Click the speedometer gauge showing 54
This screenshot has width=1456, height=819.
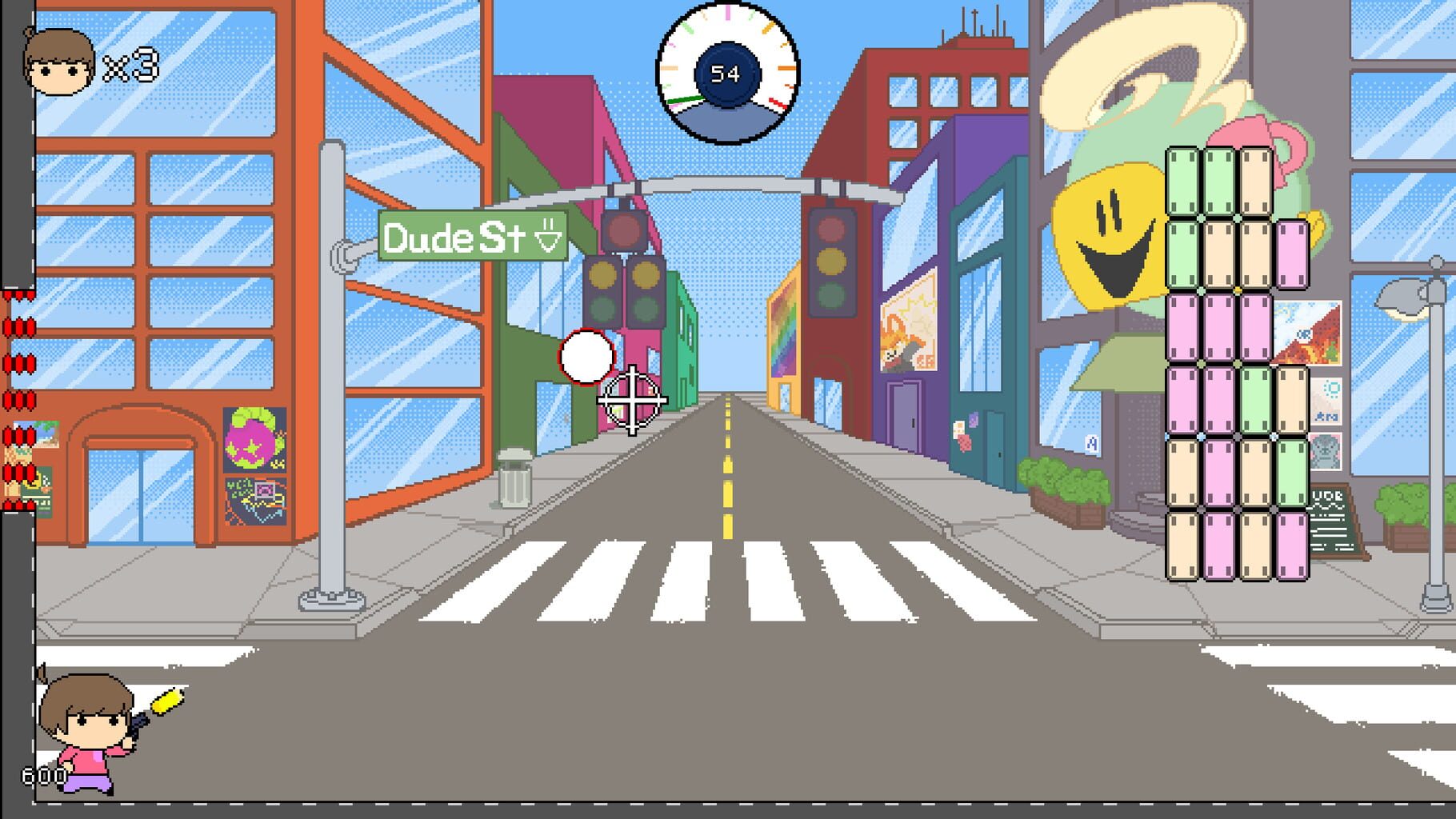coord(726,70)
